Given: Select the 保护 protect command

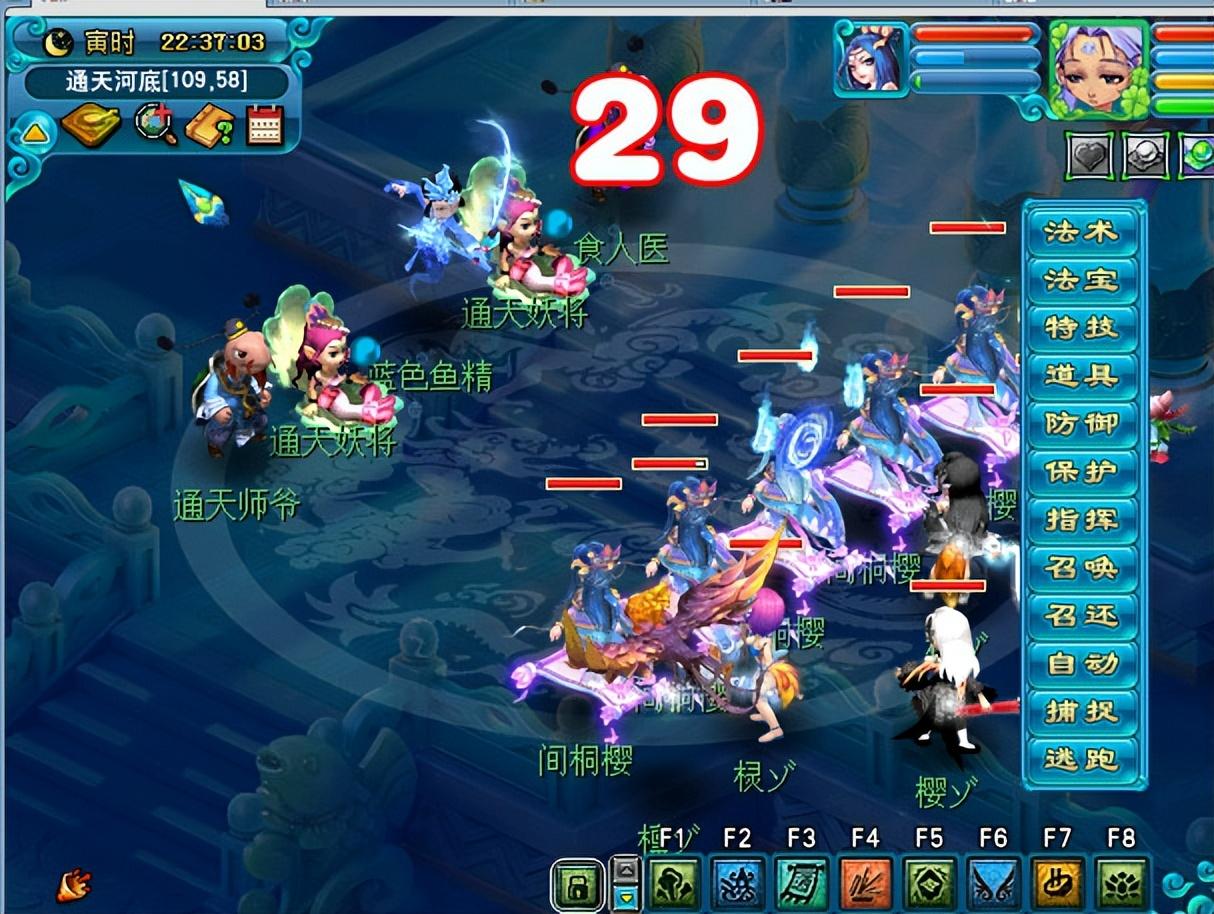Looking at the screenshot, I should (x=1081, y=472).
